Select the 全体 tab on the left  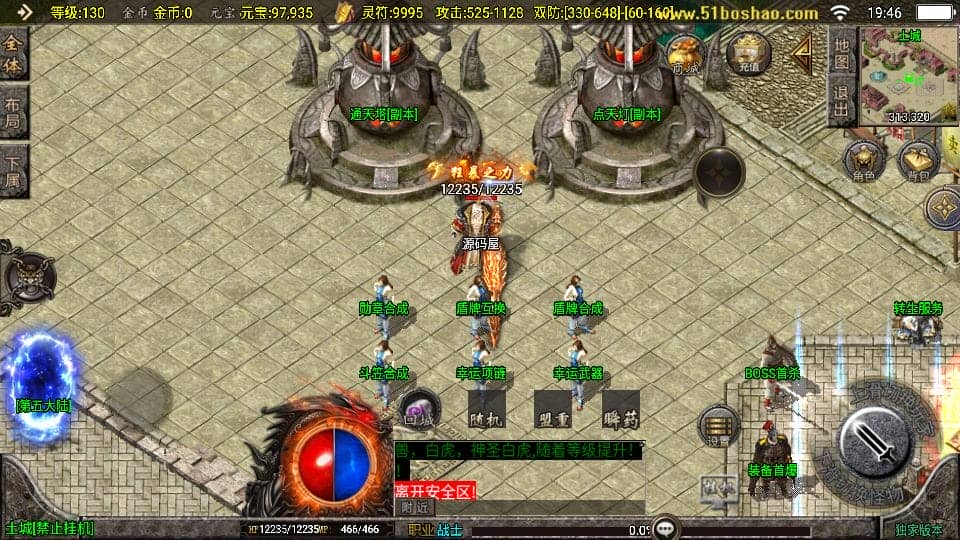[x=14, y=54]
